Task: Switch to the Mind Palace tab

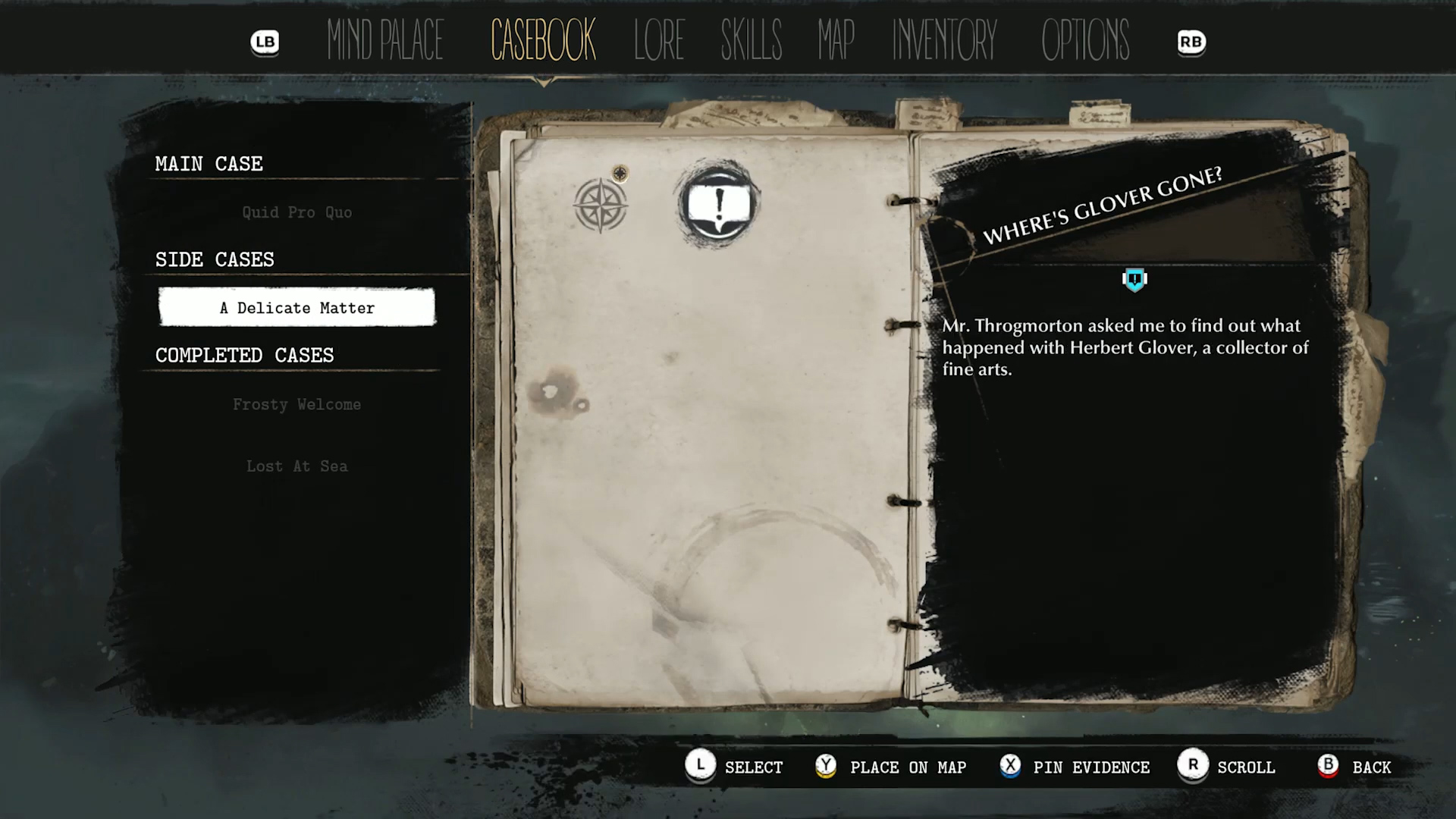Action: pos(384,41)
